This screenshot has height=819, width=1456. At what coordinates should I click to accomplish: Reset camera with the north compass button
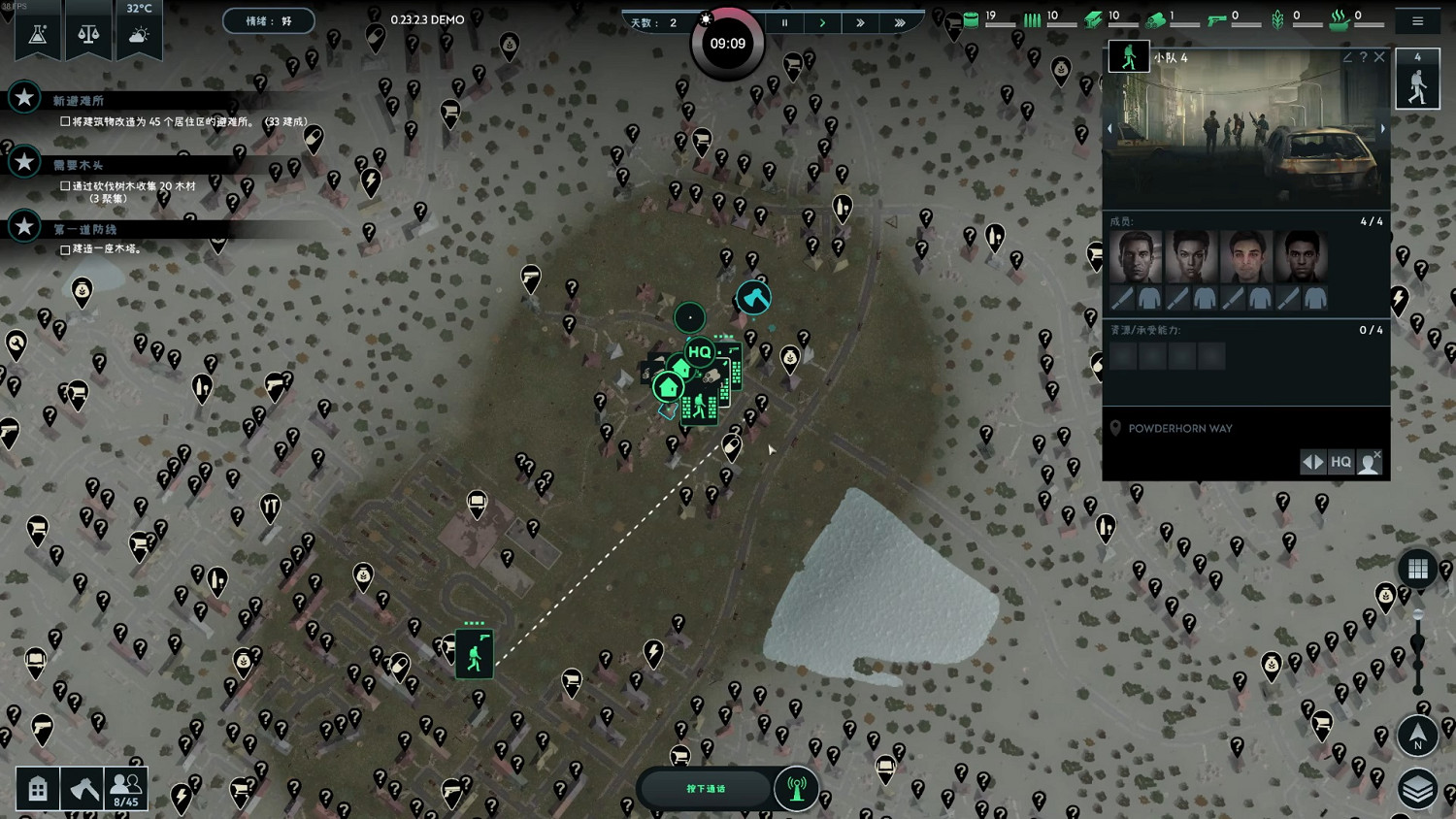click(1417, 736)
